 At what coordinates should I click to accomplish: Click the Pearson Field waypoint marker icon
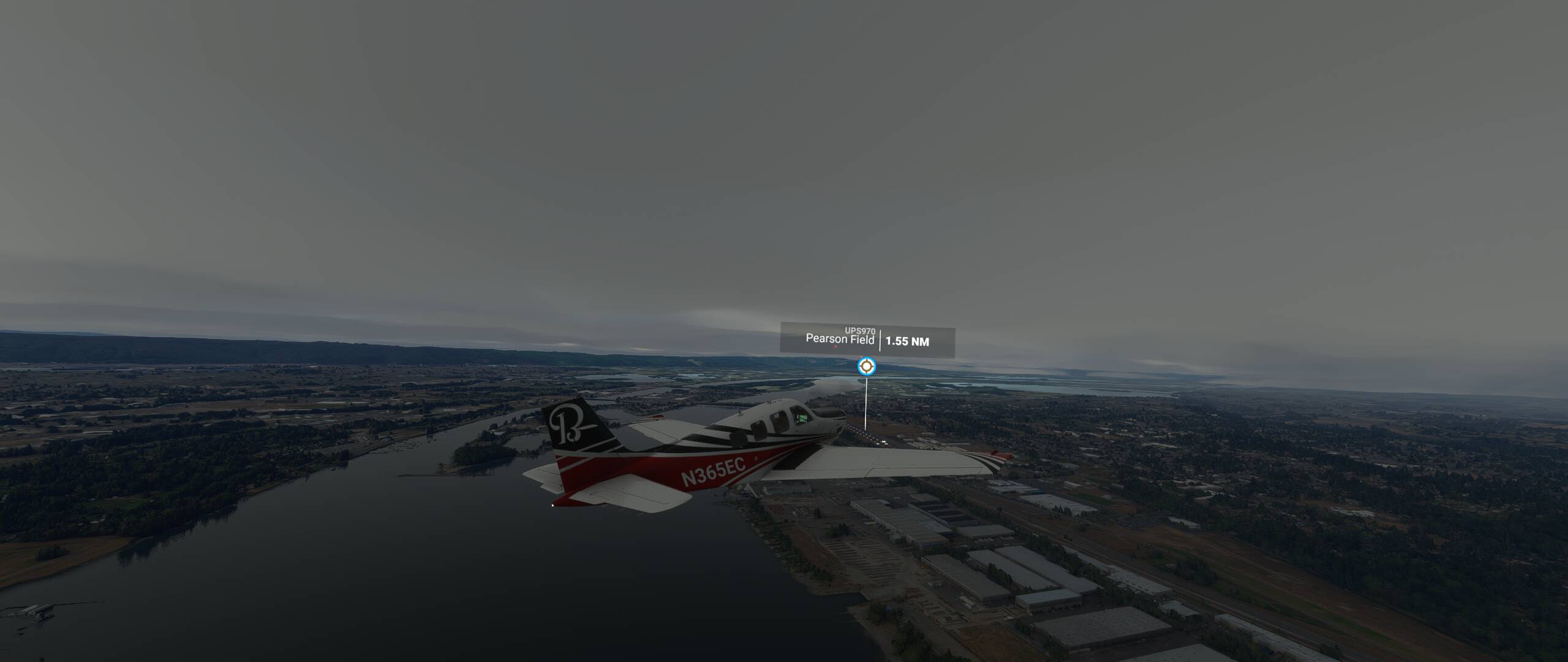point(866,367)
